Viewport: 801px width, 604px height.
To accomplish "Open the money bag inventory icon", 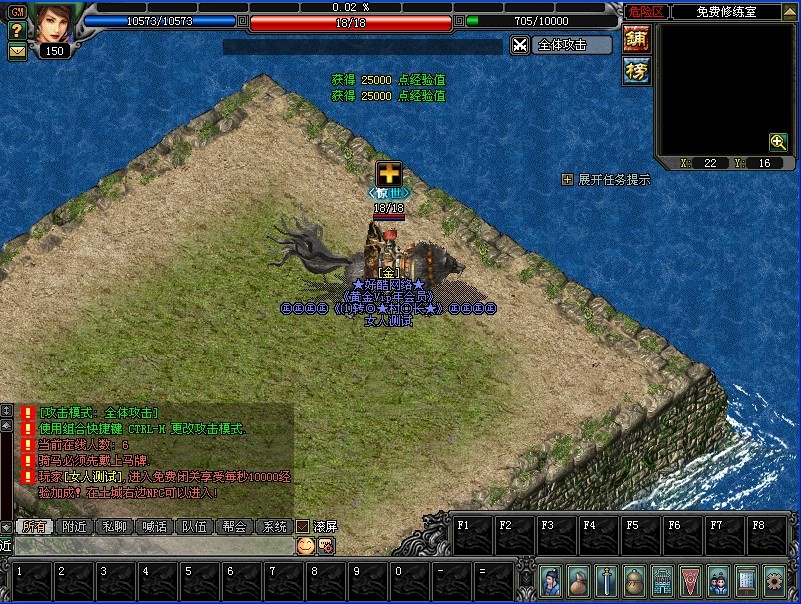I will (x=578, y=580).
